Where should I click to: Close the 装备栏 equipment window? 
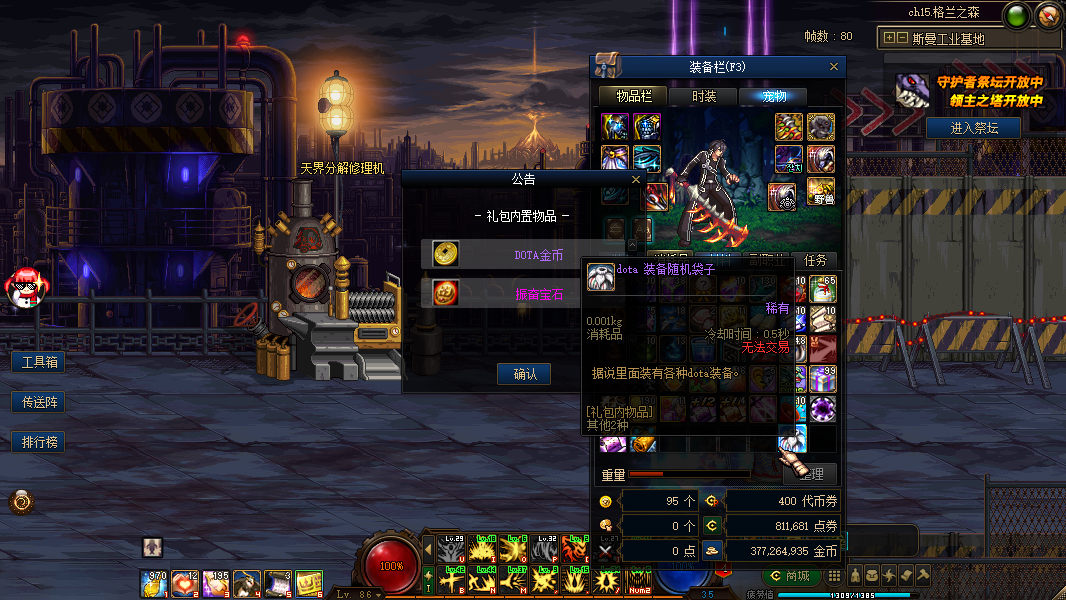pyautogui.click(x=834, y=67)
